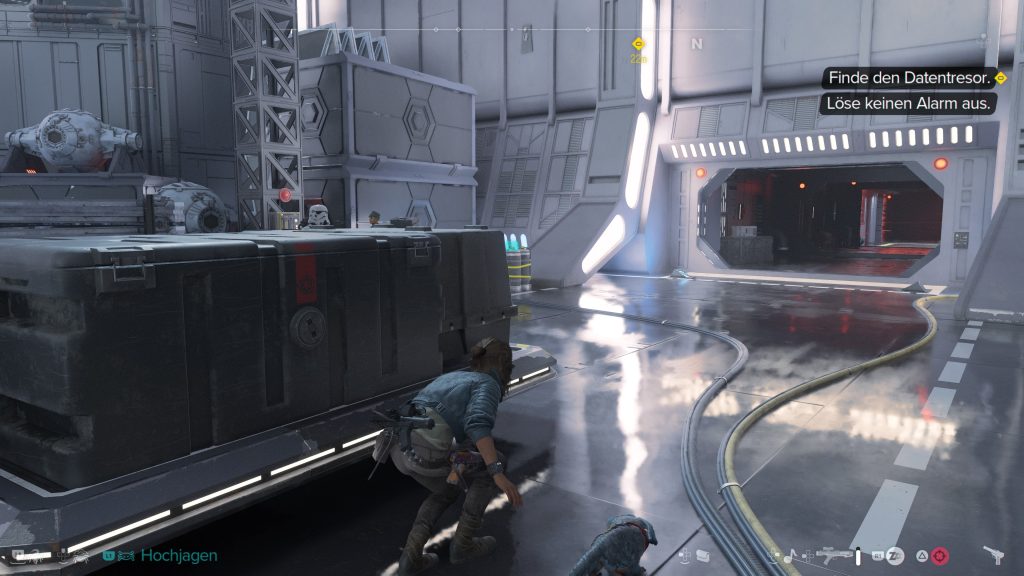Click the north 'N' indicator on the compass
The width and height of the screenshot is (1024, 576).
click(696, 44)
